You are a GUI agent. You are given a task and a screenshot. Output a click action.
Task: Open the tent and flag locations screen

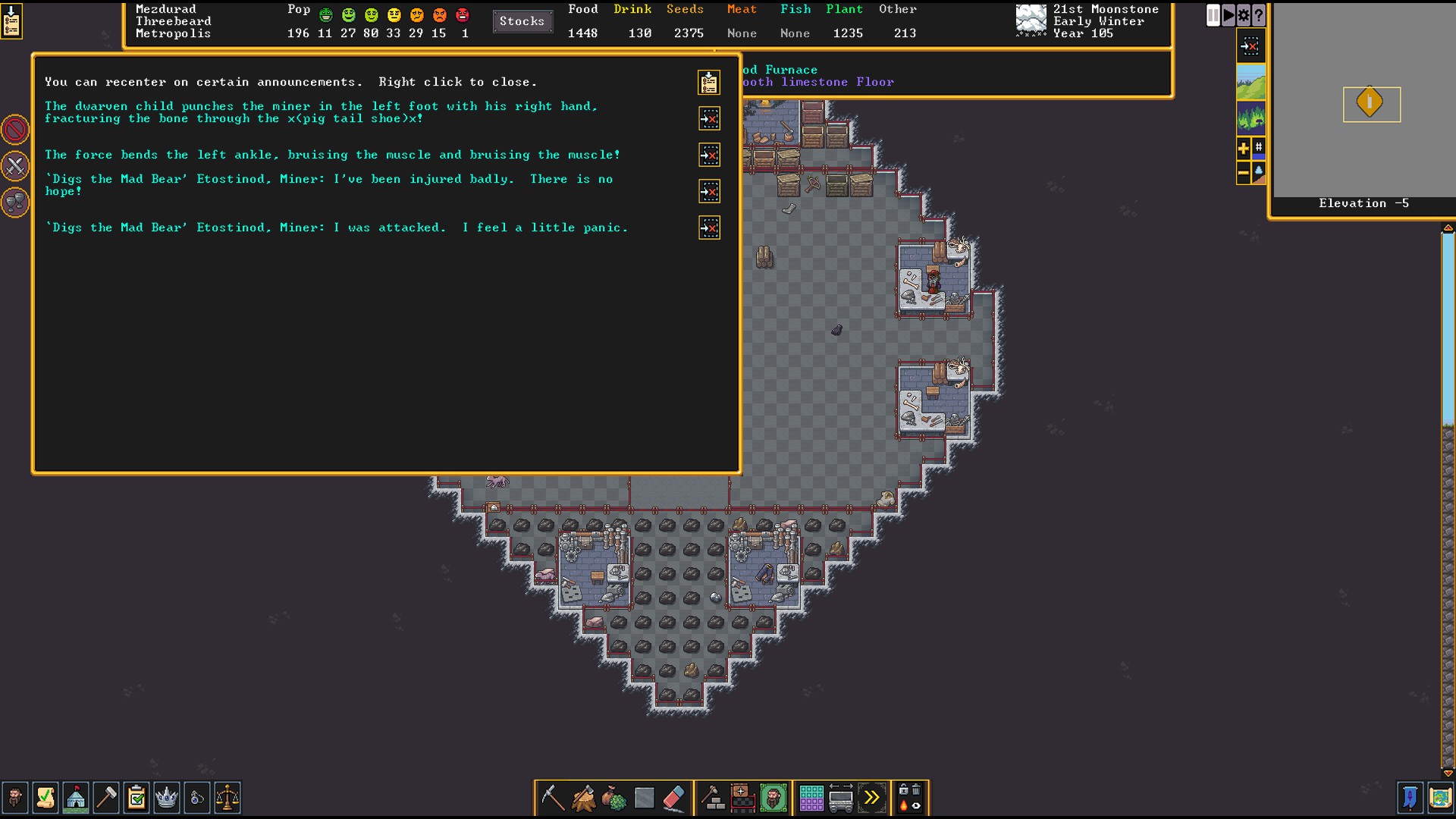[76, 798]
